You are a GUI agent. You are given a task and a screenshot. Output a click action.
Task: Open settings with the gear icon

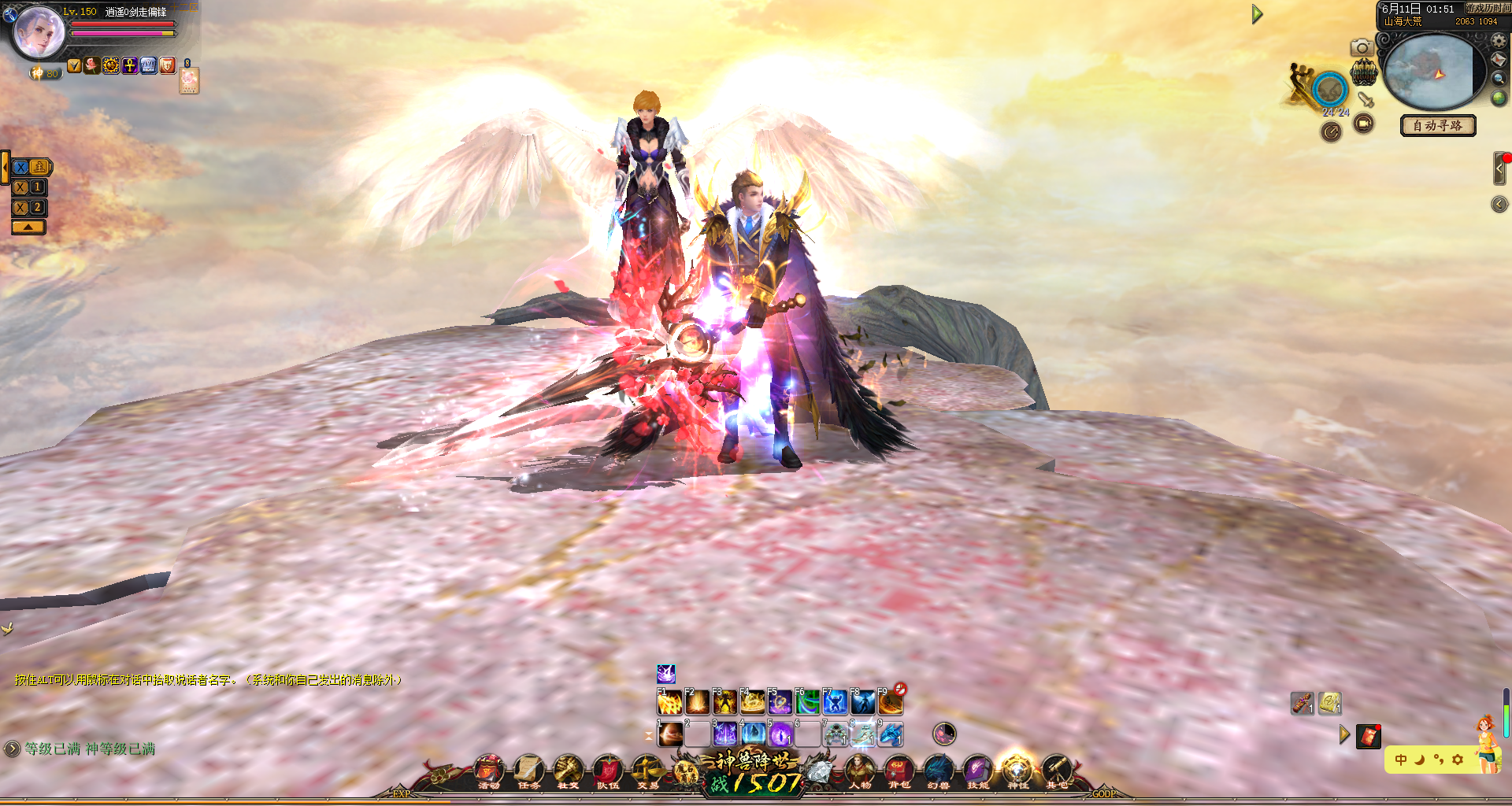[x=1499, y=40]
